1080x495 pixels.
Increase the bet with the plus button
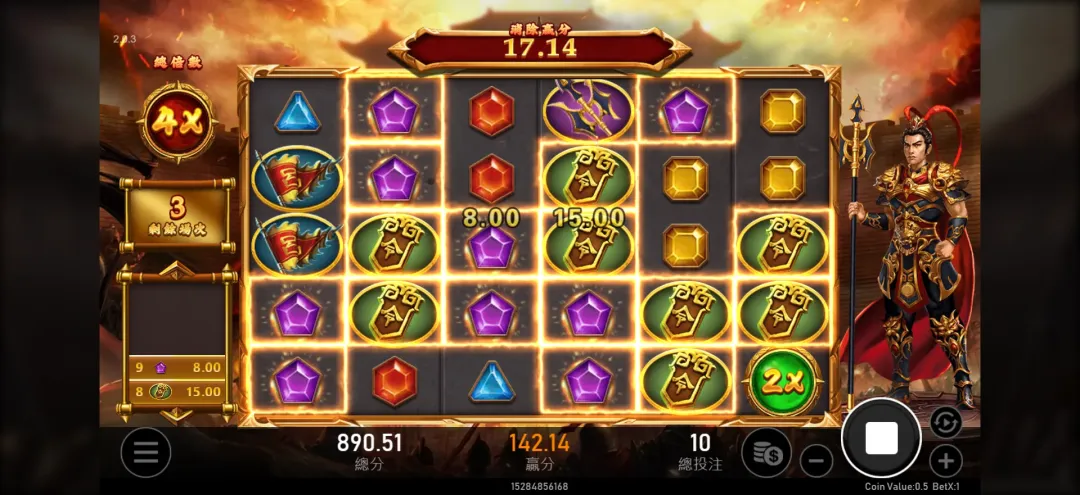coord(945,461)
